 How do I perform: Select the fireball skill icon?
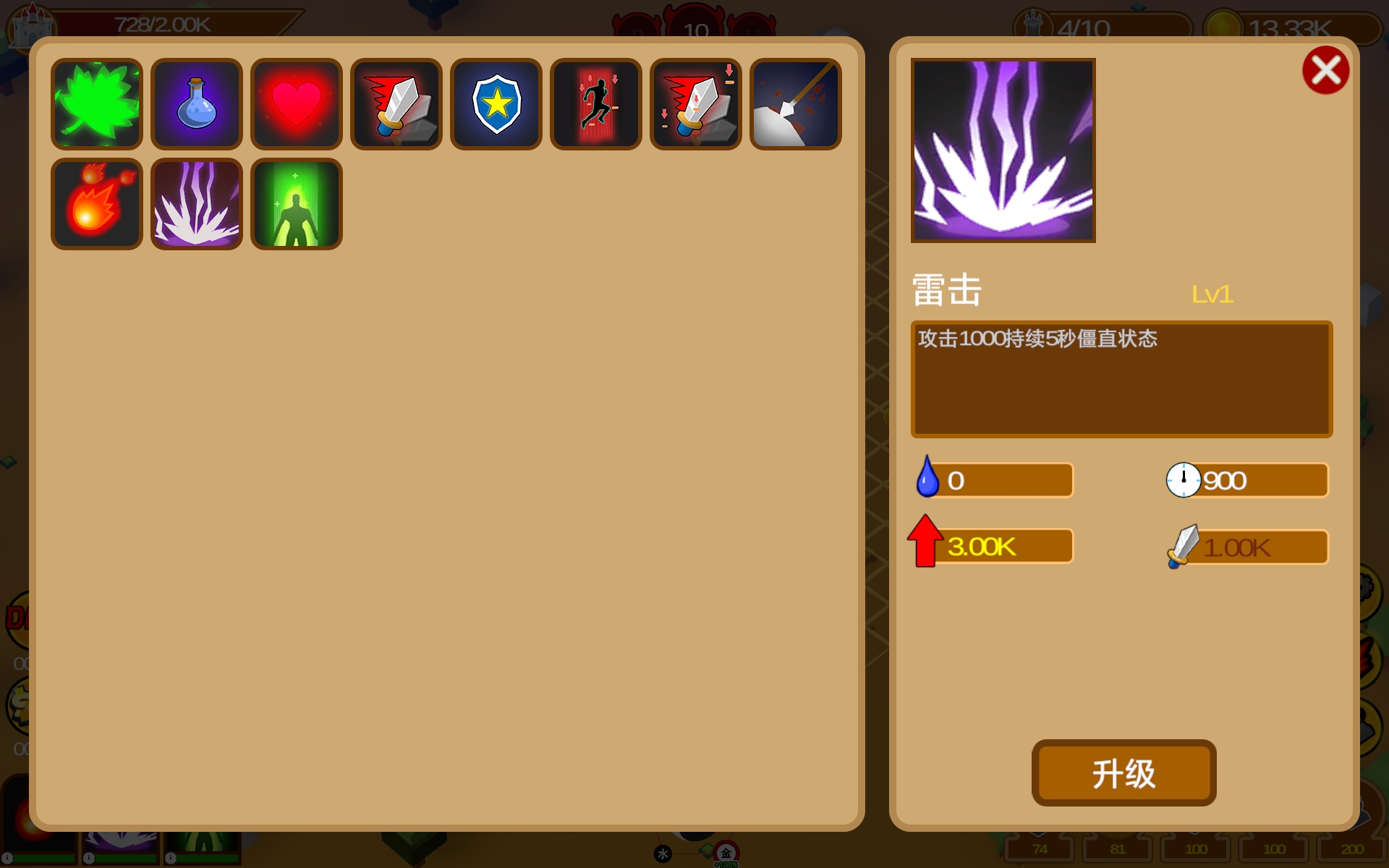(x=96, y=203)
